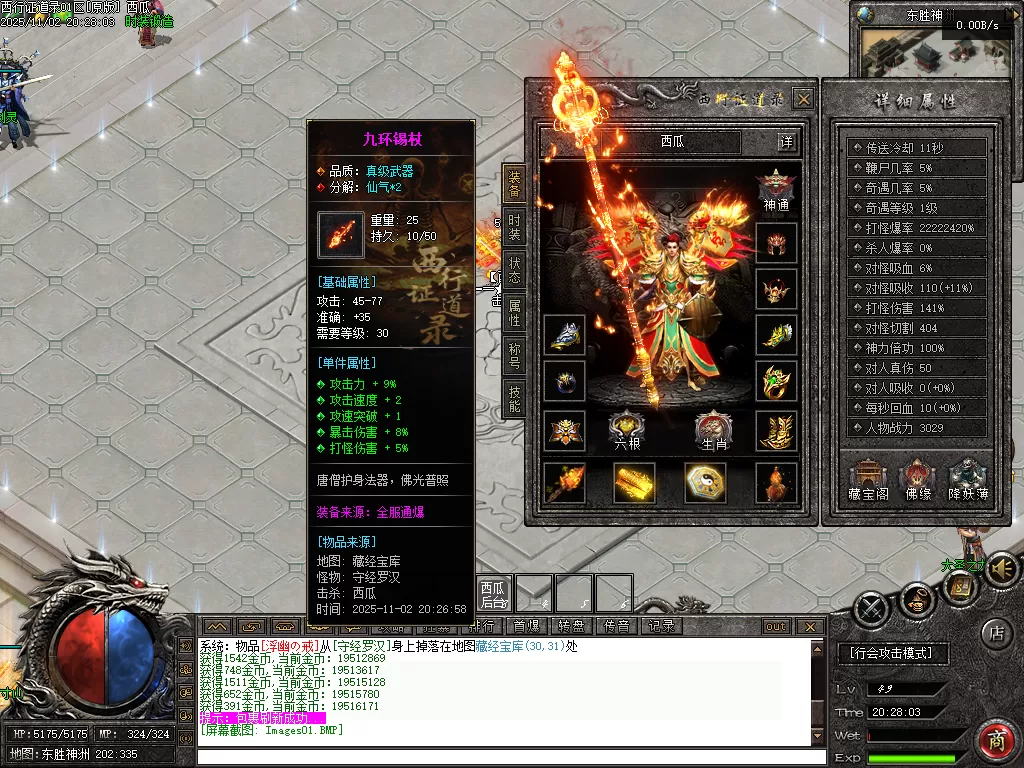Click the yin-yang bagua talisman slot

click(x=705, y=482)
